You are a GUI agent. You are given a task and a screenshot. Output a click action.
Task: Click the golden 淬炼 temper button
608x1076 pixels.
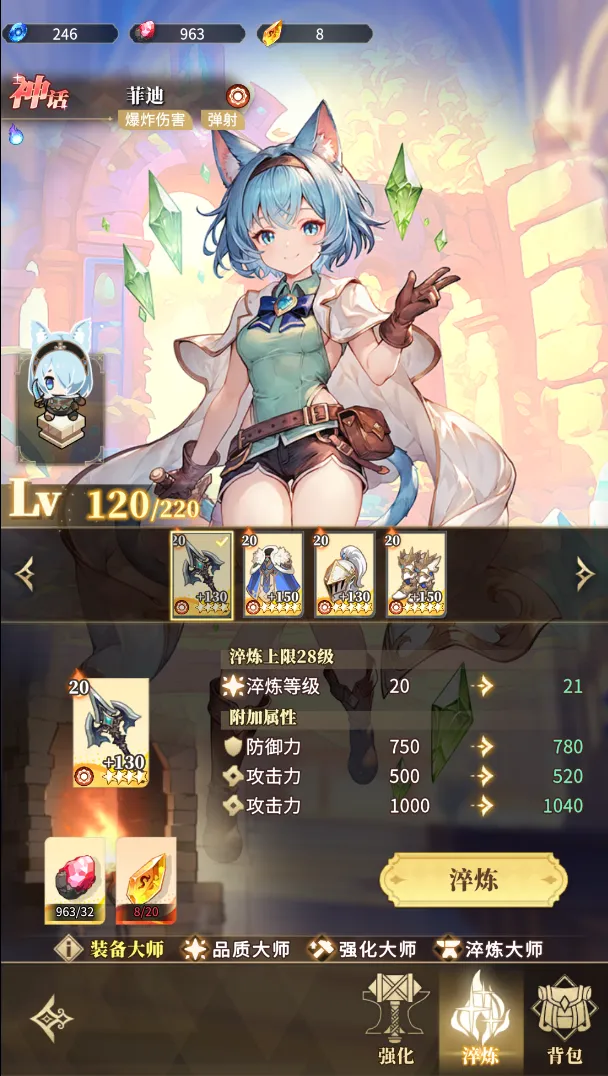(x=473, y=880)
